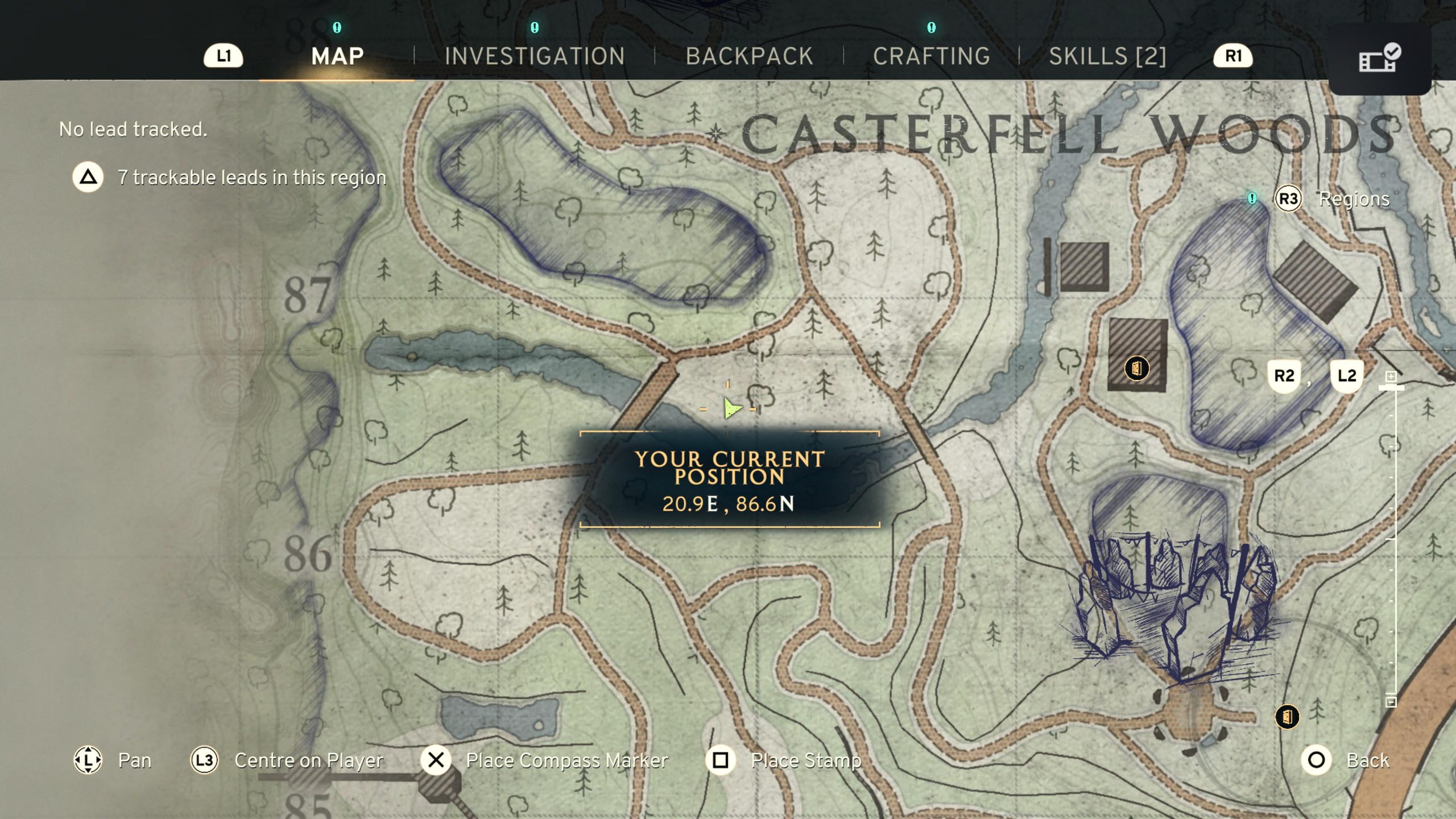This screenshot has height=819, width=1456.
Task: Select the door marker near the stone circle
Action: pyautogui.click(x=1287, y=717)
